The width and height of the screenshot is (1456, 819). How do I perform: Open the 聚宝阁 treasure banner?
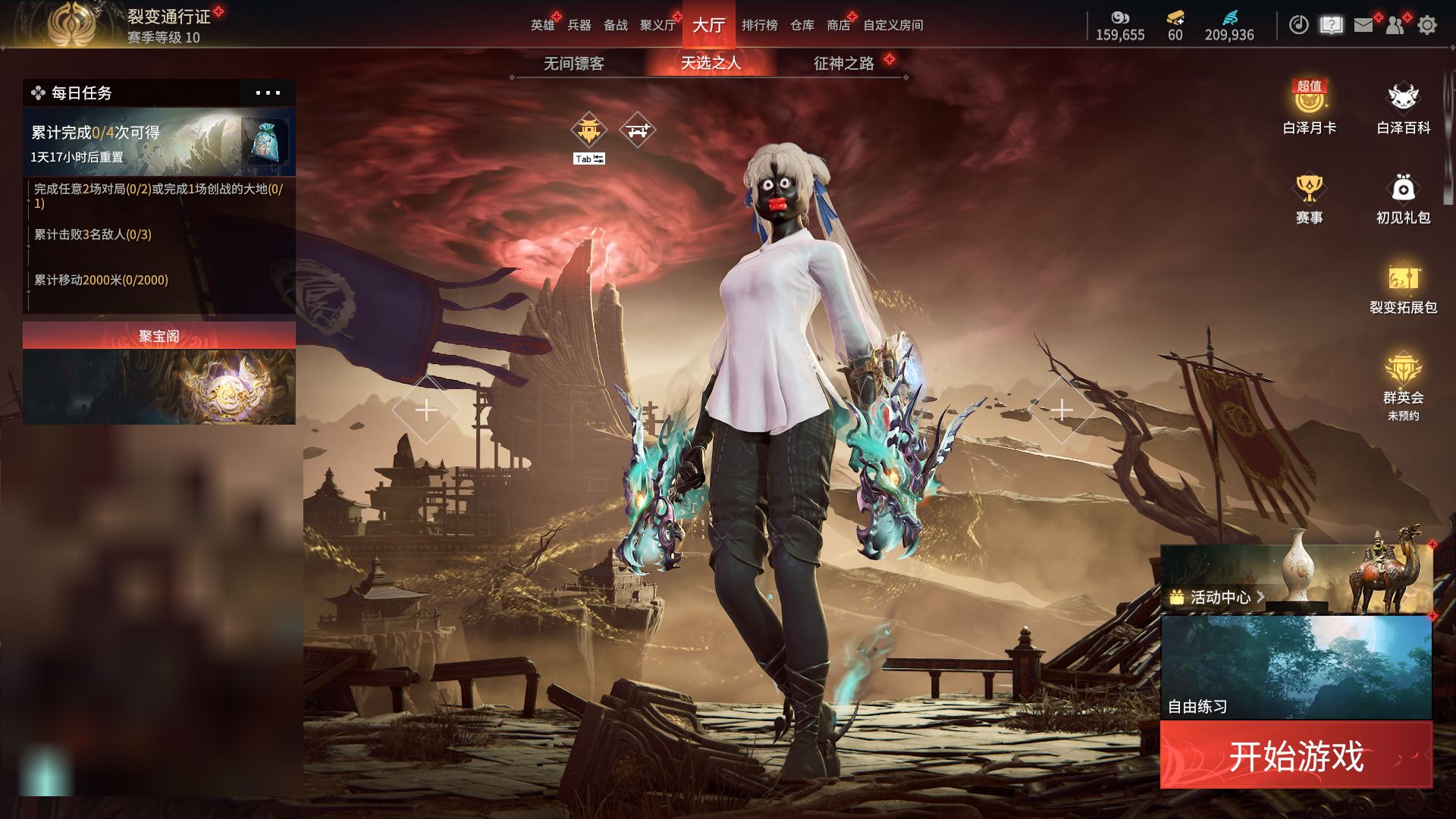click(158, 373)
